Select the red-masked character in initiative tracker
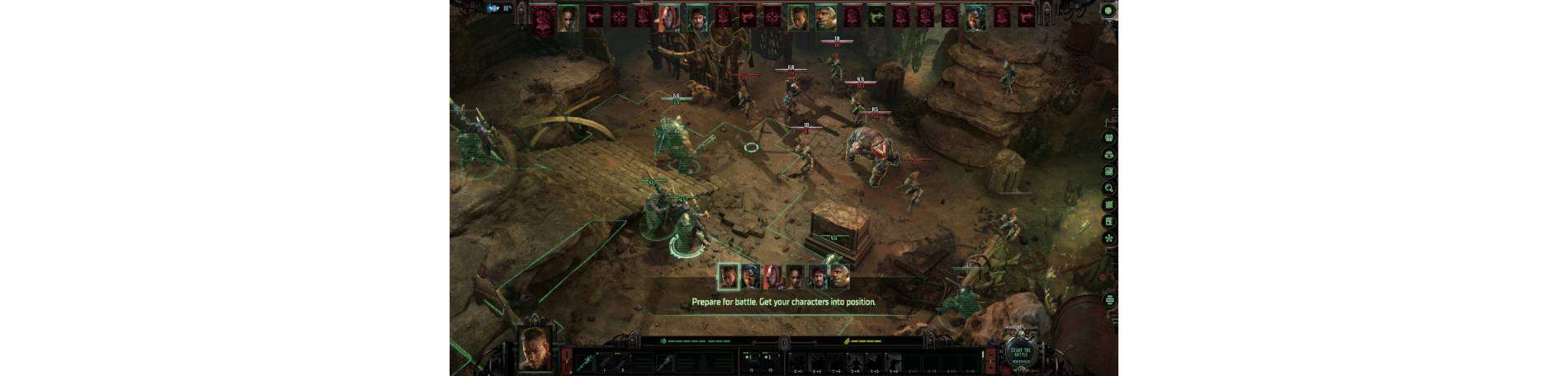The height and width of the screenshot is (376, 1568). [669, 17]
